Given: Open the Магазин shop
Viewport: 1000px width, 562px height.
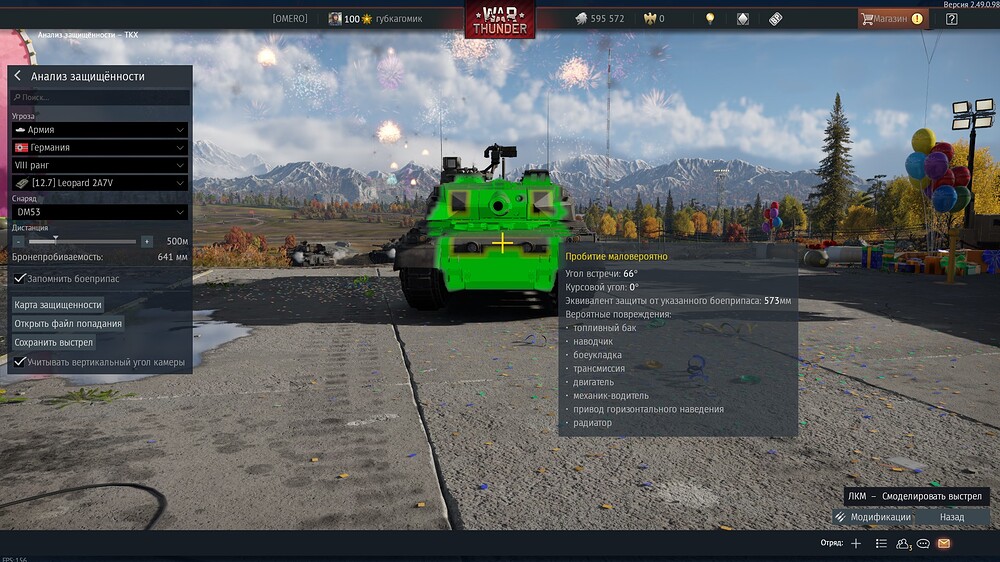Looking at the screenshot, I should tap(890, 18).
